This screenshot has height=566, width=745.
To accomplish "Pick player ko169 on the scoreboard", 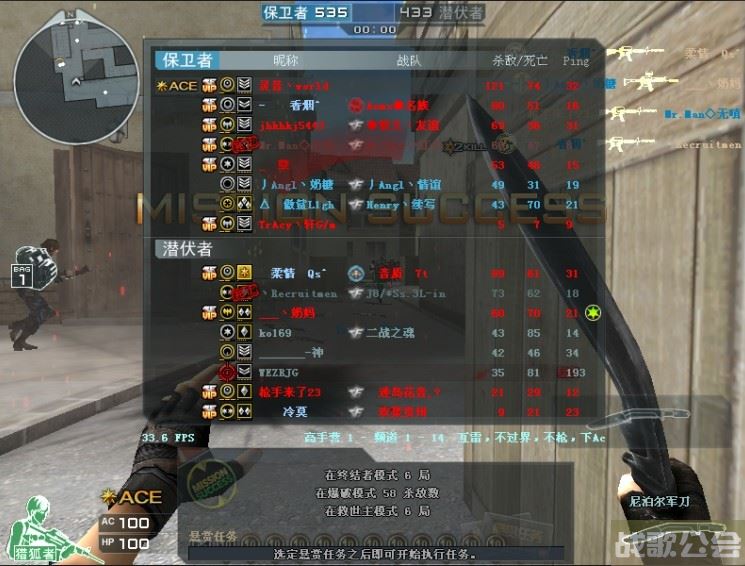I will [x=275, y=332].
